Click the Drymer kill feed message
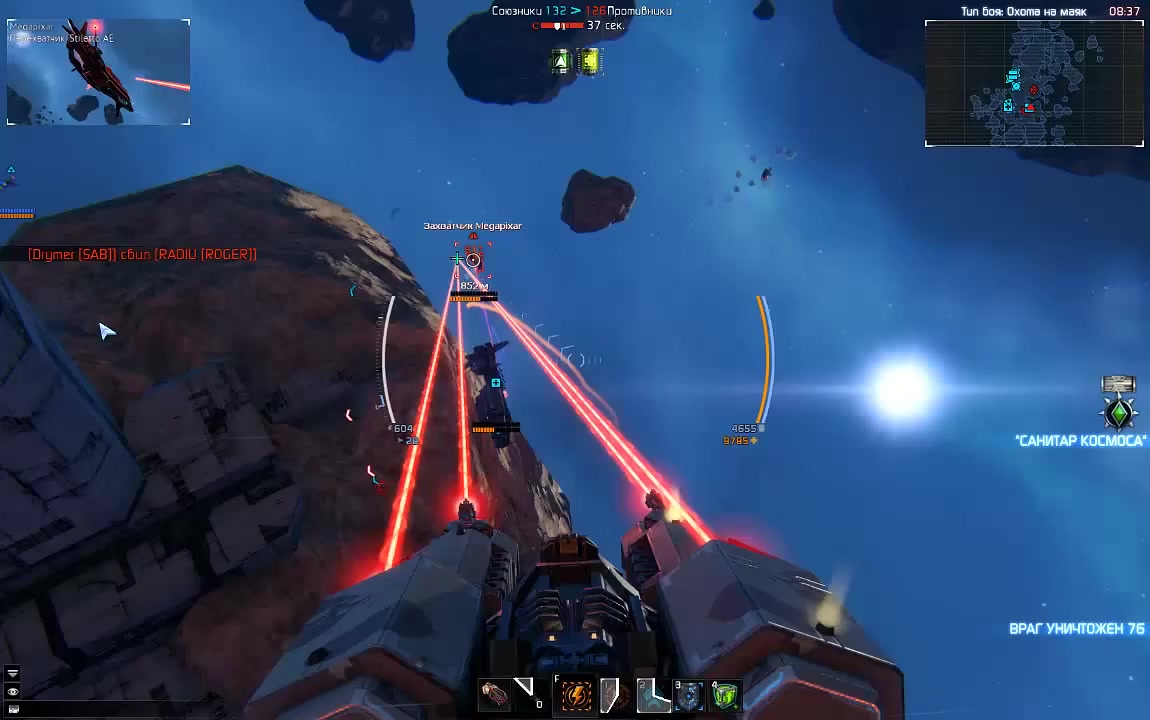This screenshot has height=720, width=1150. (142, 255)
